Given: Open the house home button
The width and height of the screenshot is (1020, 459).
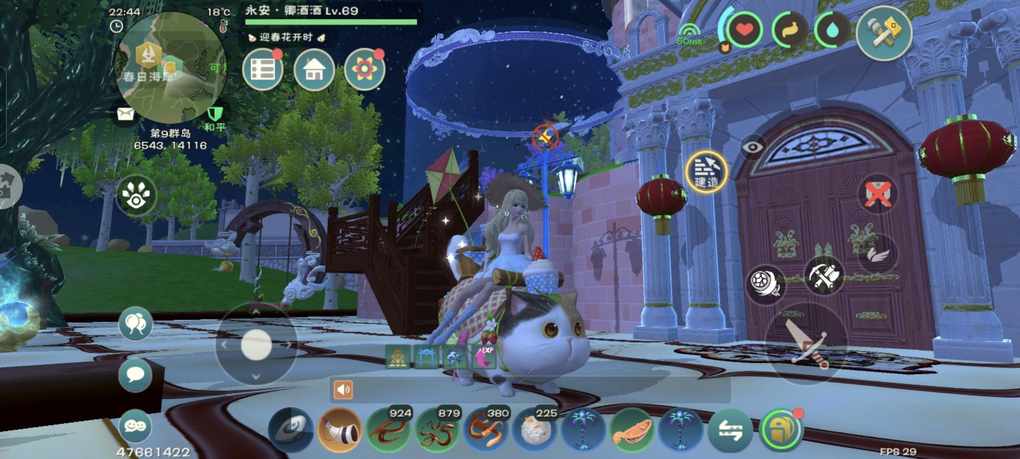Looking at the screenshot, I should [314, 69].
